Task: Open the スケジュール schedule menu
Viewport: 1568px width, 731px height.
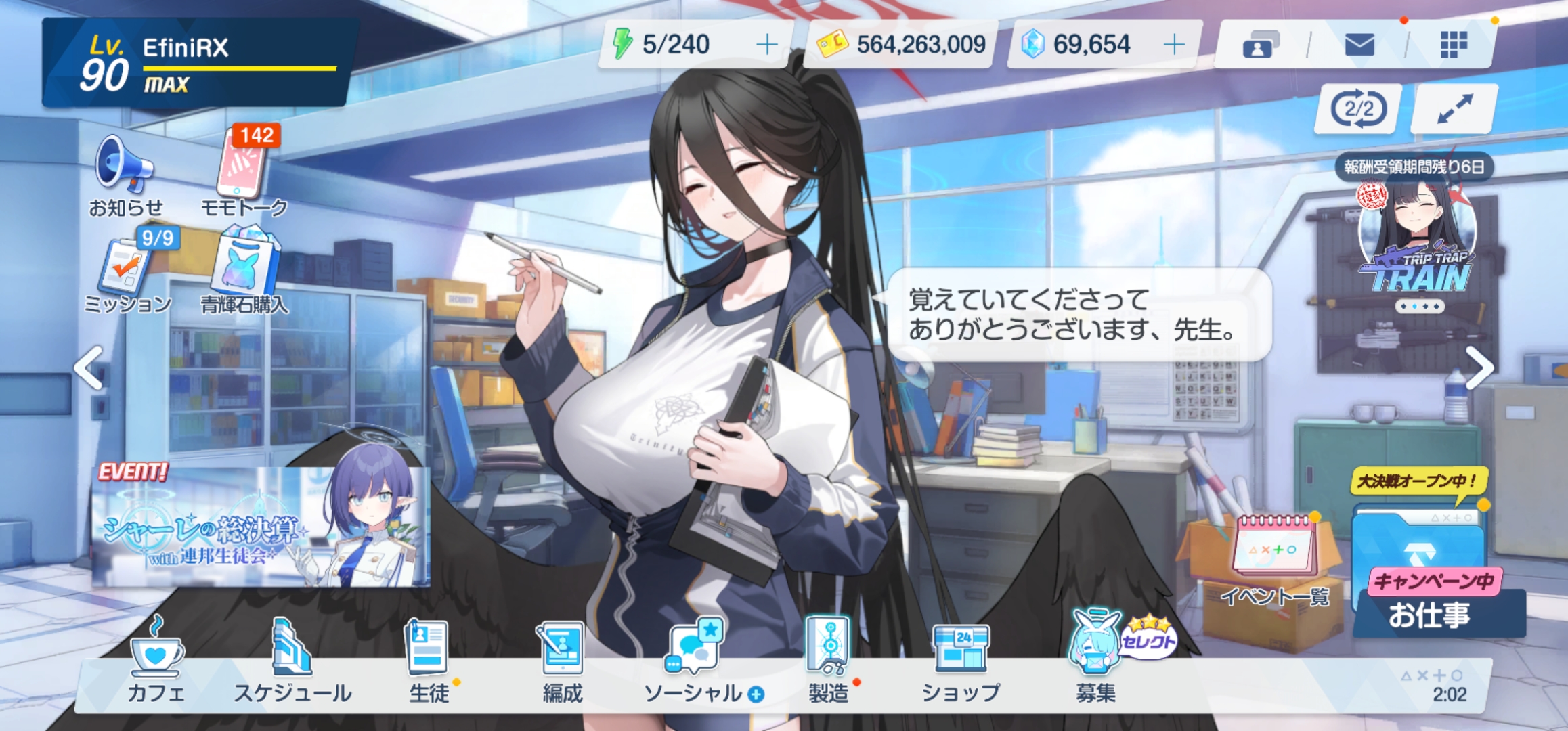Action: point(292,660)
